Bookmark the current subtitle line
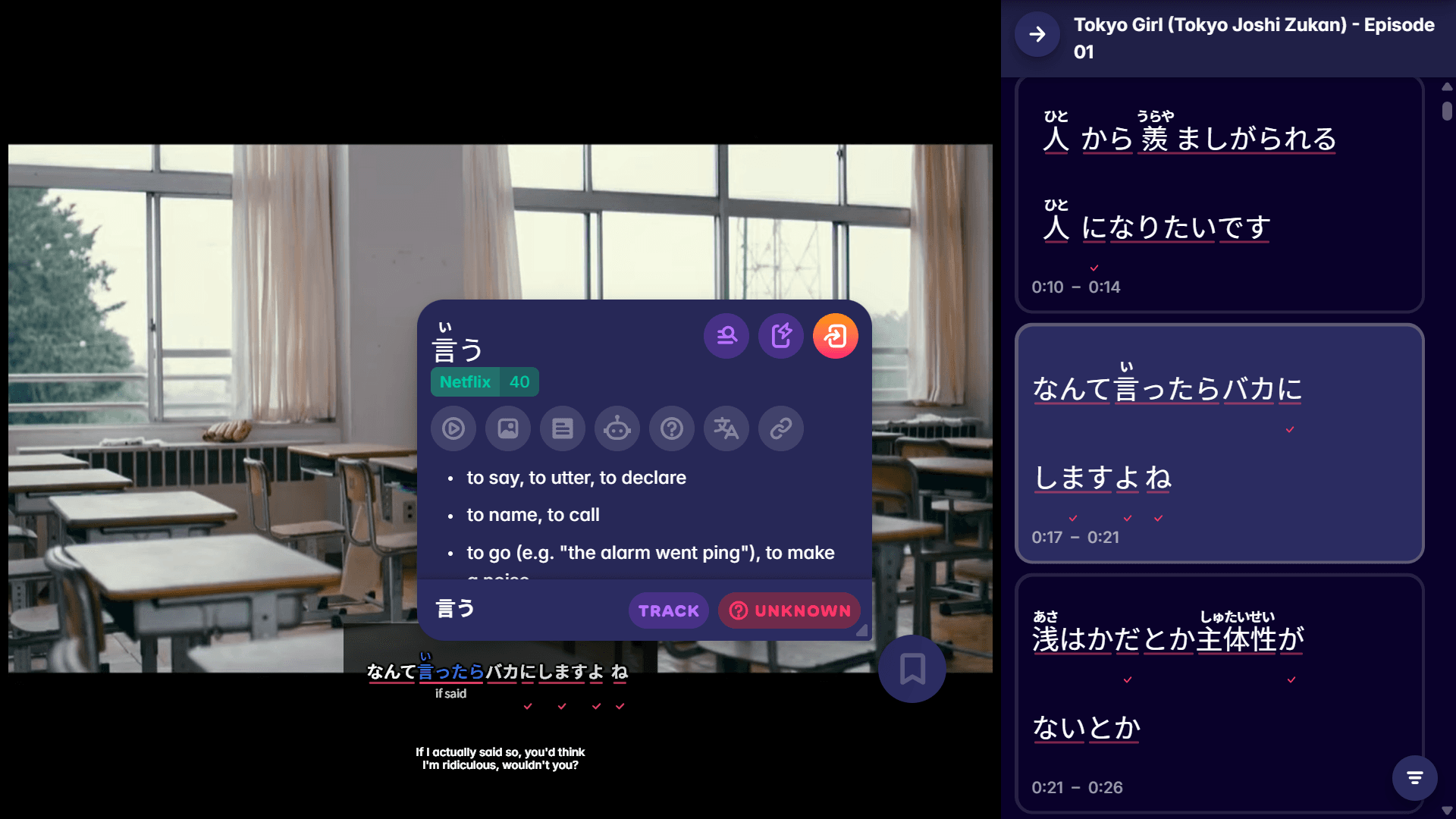Viewport: 1456px width, 819px height. pyautogui.click(x=912, y=669)
